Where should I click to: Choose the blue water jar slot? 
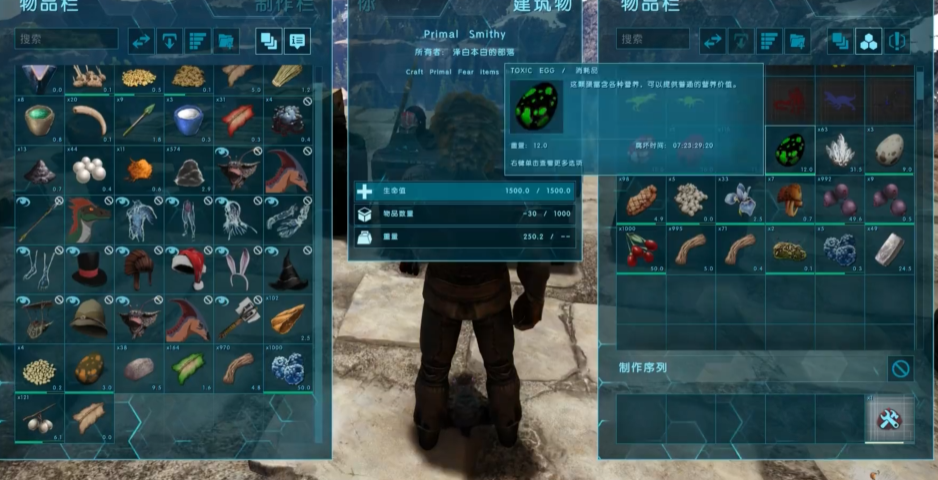tap(187, 121)
